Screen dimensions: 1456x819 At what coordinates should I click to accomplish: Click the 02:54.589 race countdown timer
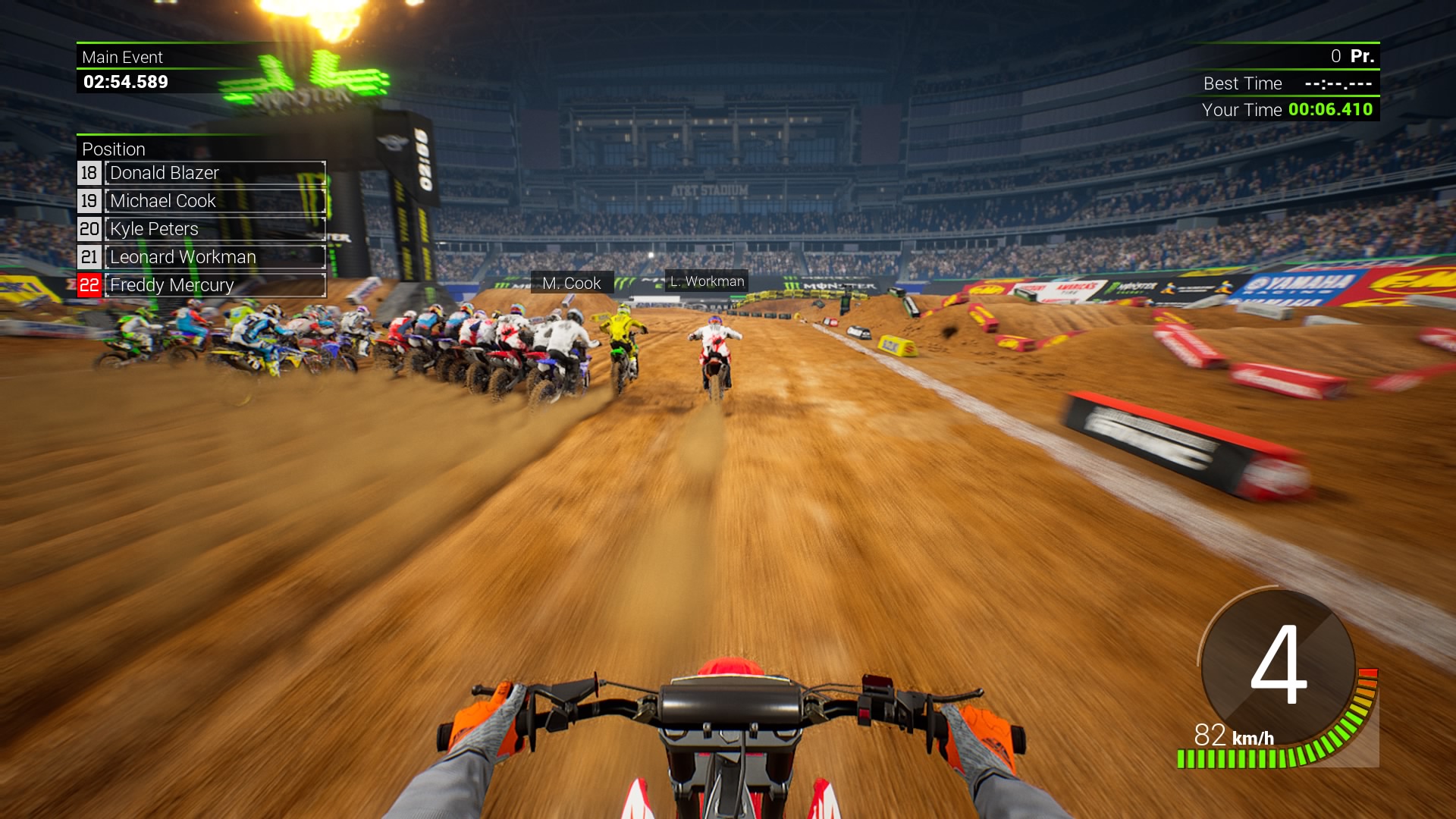[x=124, y=83]
